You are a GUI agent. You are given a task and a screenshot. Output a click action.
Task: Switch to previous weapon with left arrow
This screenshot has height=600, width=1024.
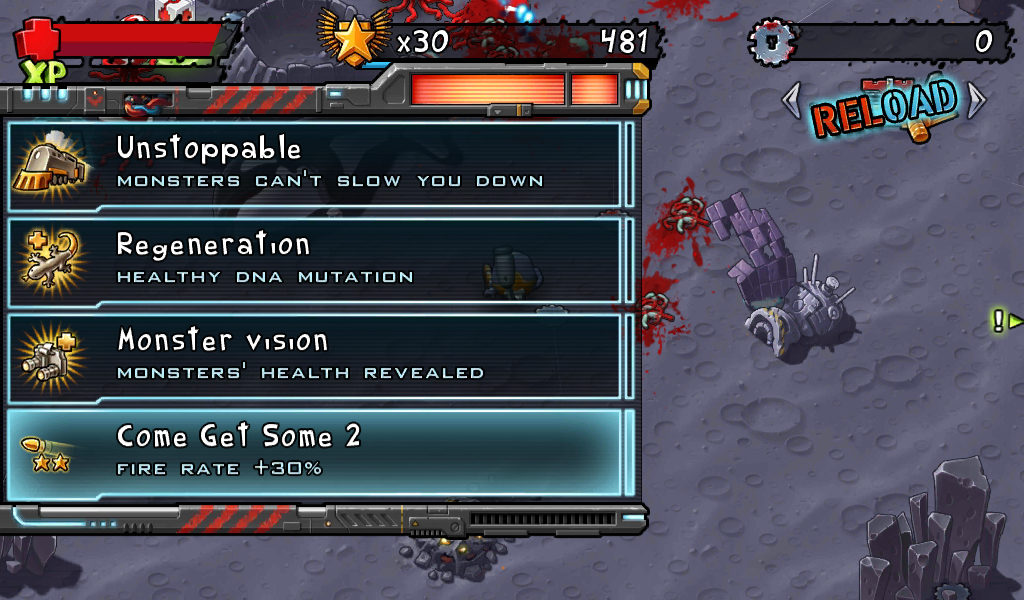791,99
